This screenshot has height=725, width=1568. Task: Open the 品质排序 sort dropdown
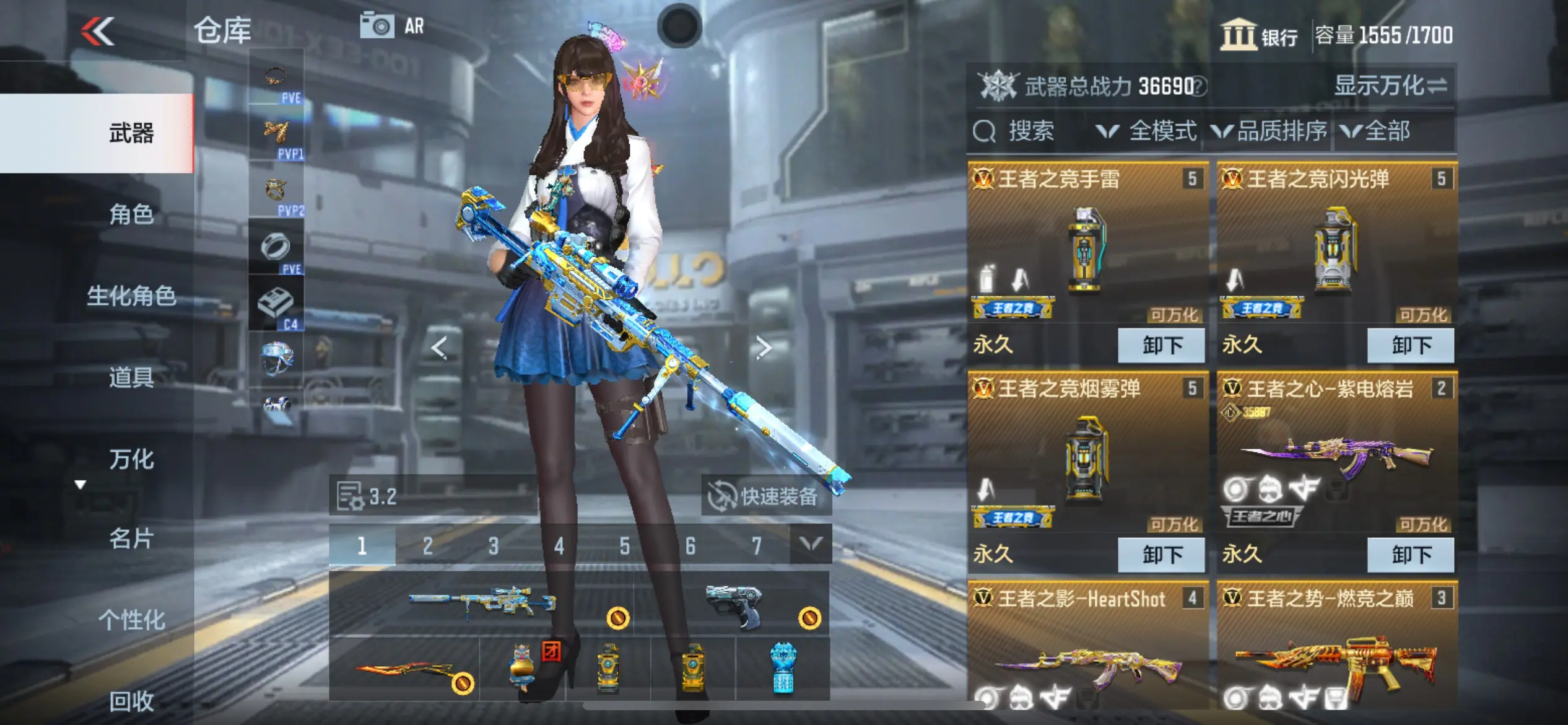1270,131
